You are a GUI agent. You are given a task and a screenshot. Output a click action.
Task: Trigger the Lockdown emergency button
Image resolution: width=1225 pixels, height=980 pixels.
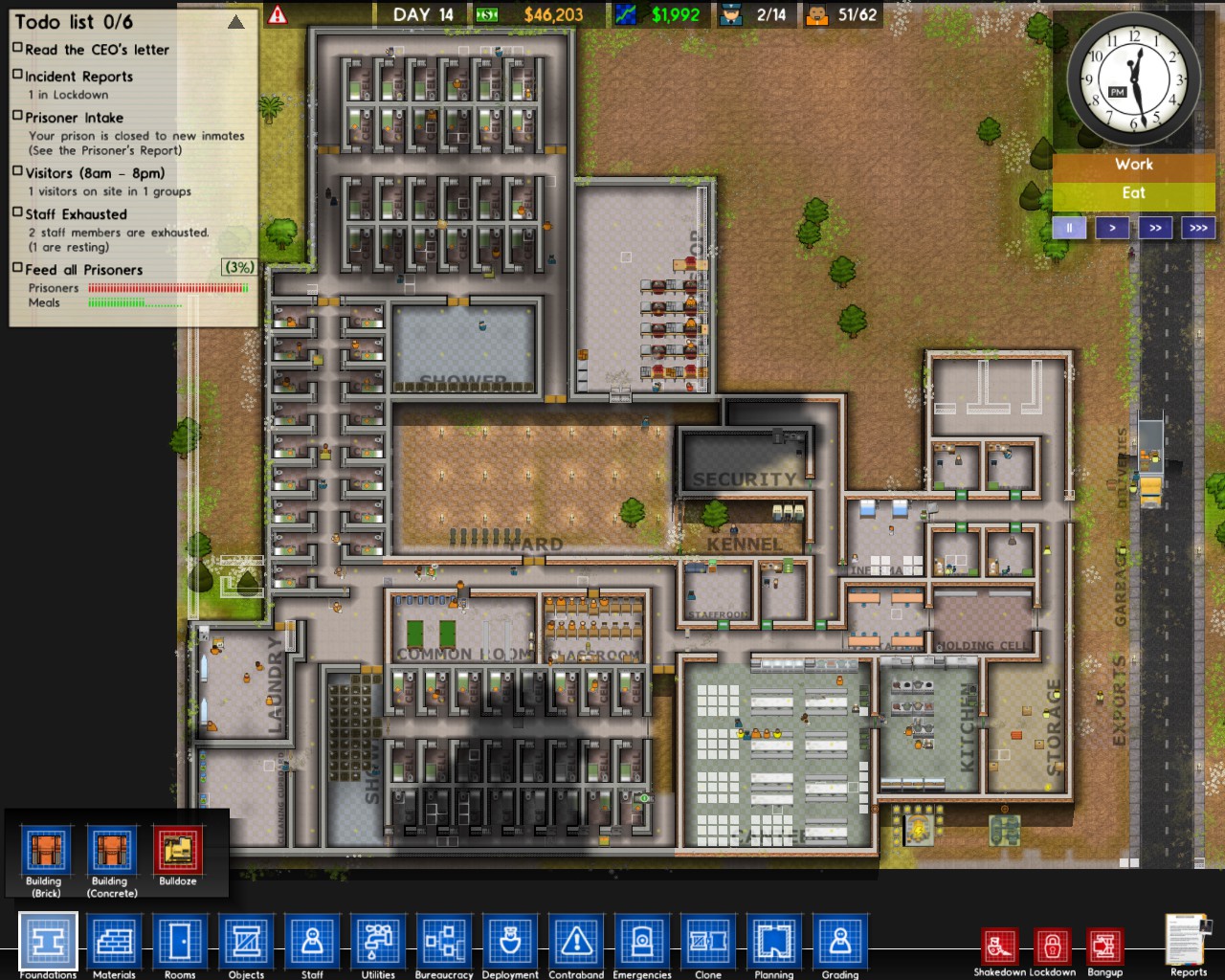[1052, 947]
